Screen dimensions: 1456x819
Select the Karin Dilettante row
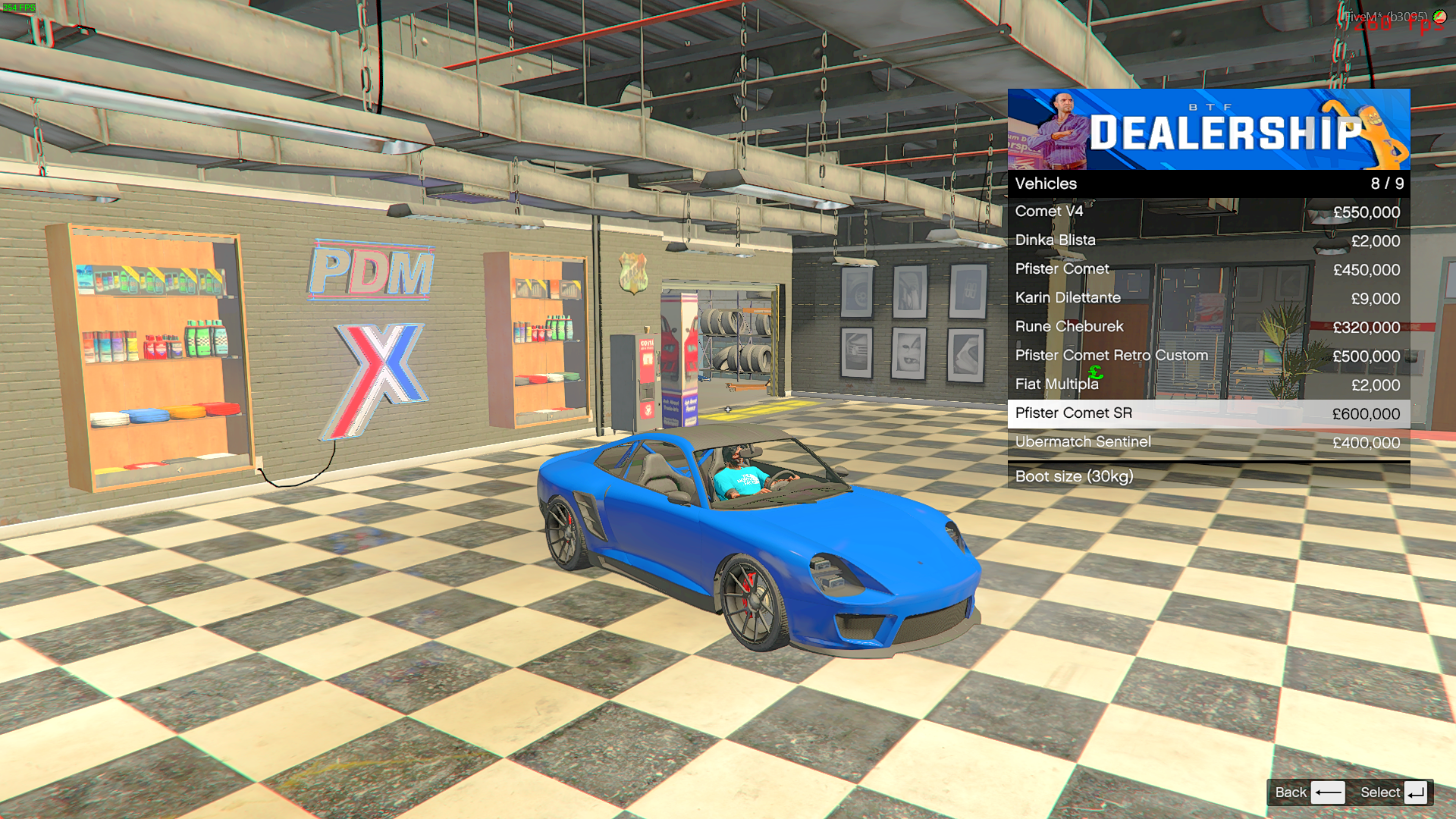pyautogui.click(x=1208, y=298)
